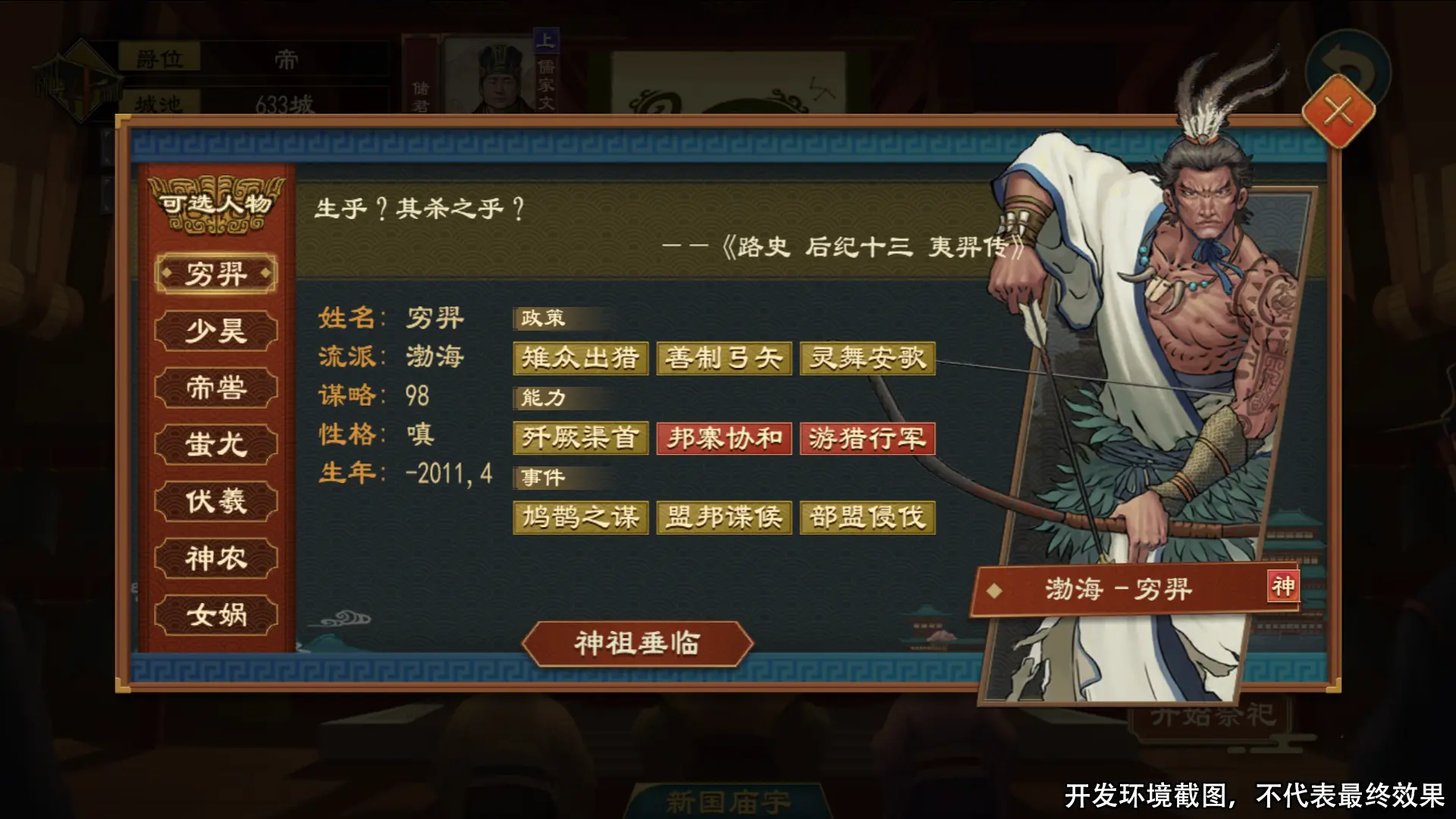The width and height of the screenshot is (1456, 819).
Task: Click the 鸠鹊之谋 event icon
Action: pos(580,516)
